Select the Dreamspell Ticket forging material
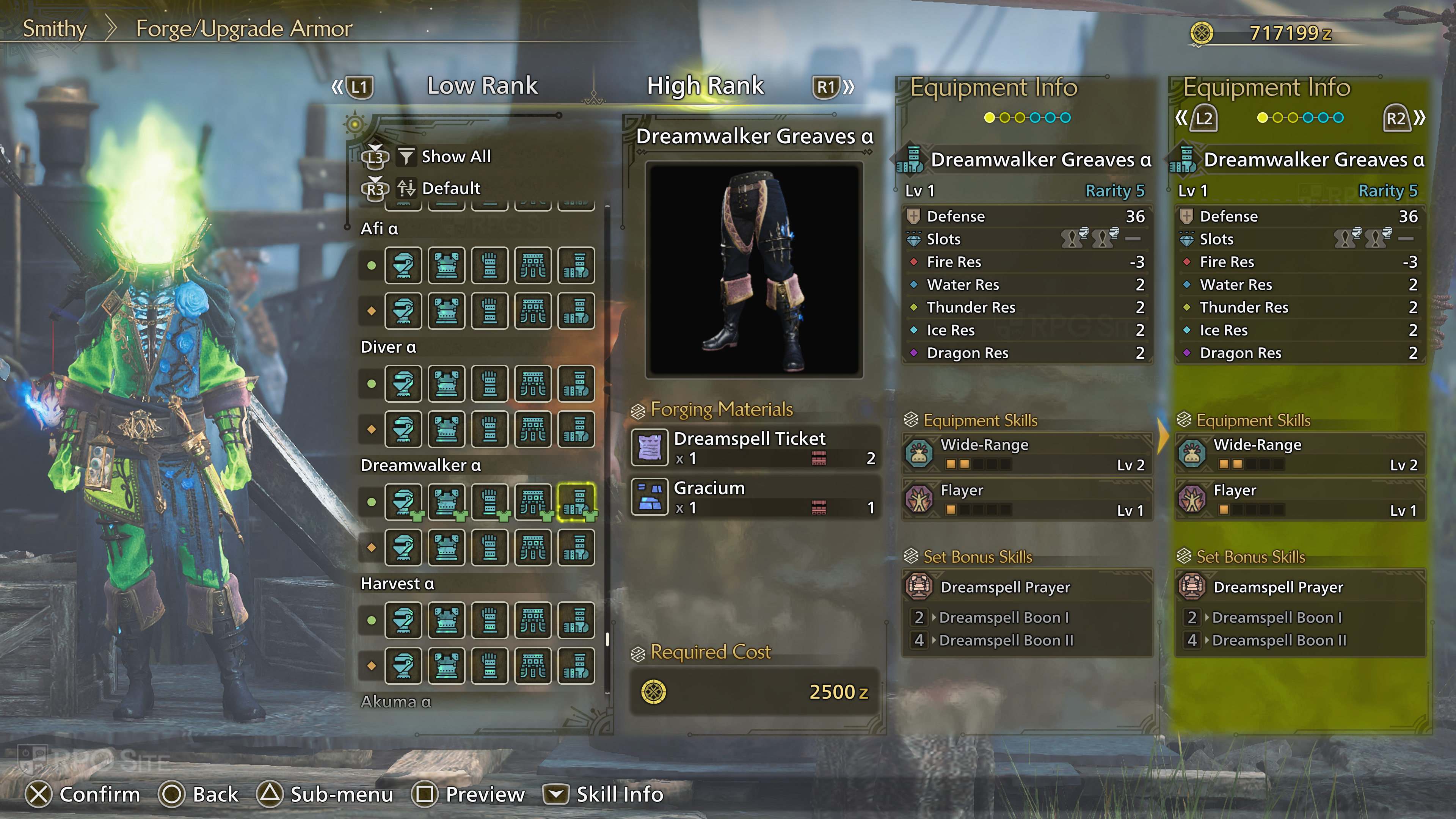Screen dimensions: 1456x819 point(755,447)
